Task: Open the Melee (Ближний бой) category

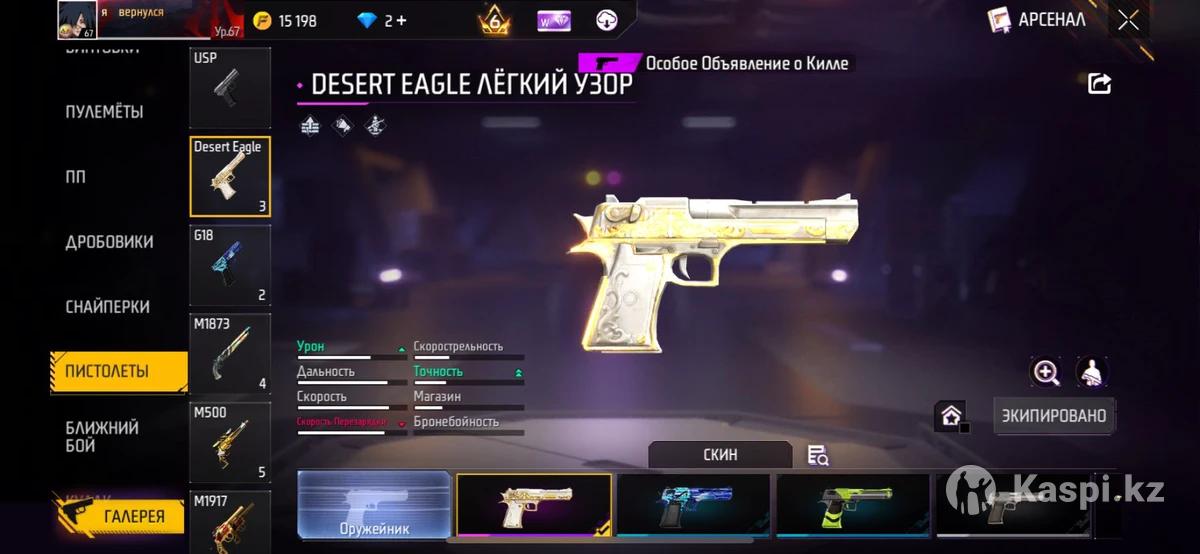Action: (102, 437)
